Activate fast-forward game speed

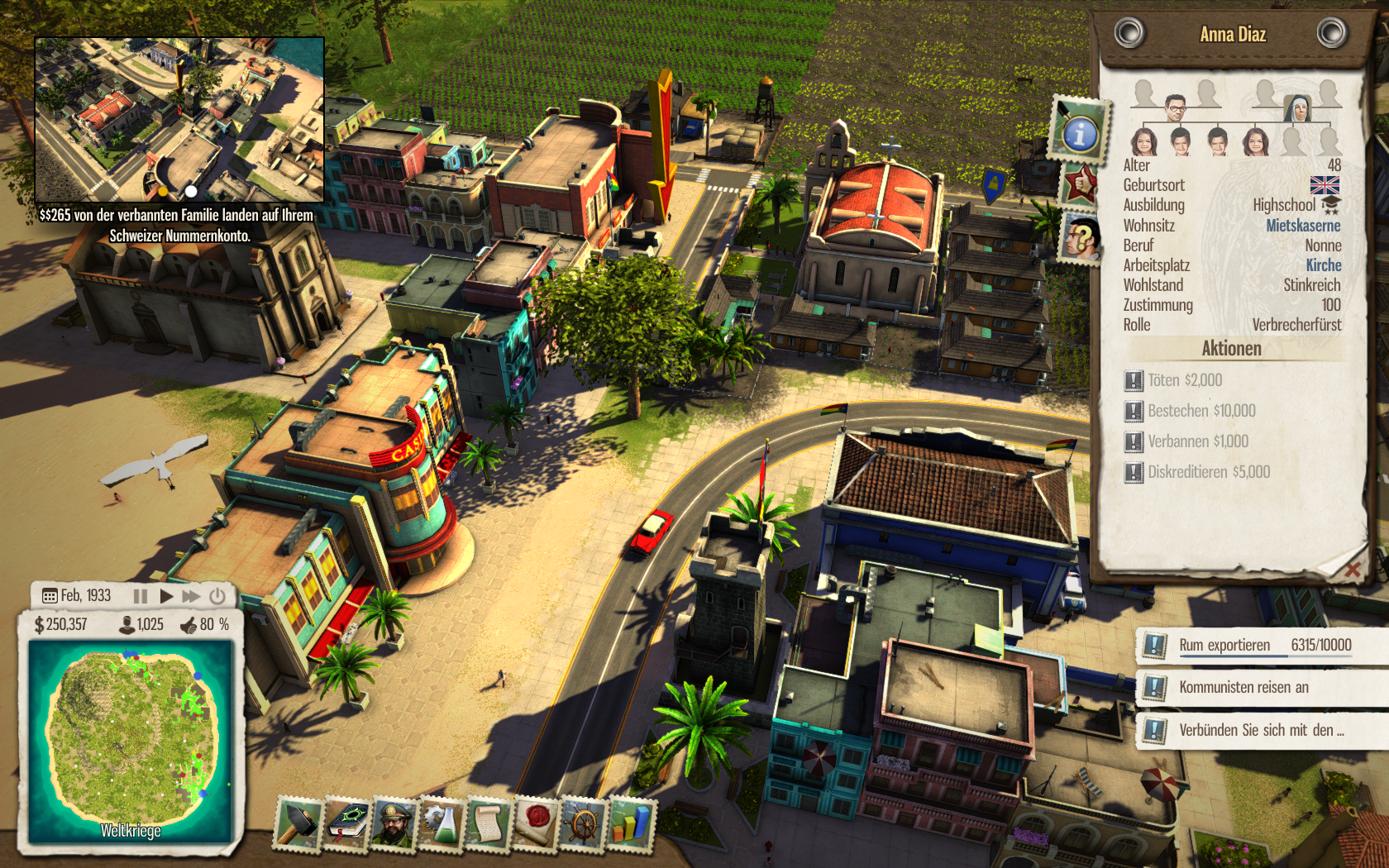tap(191, 596)
